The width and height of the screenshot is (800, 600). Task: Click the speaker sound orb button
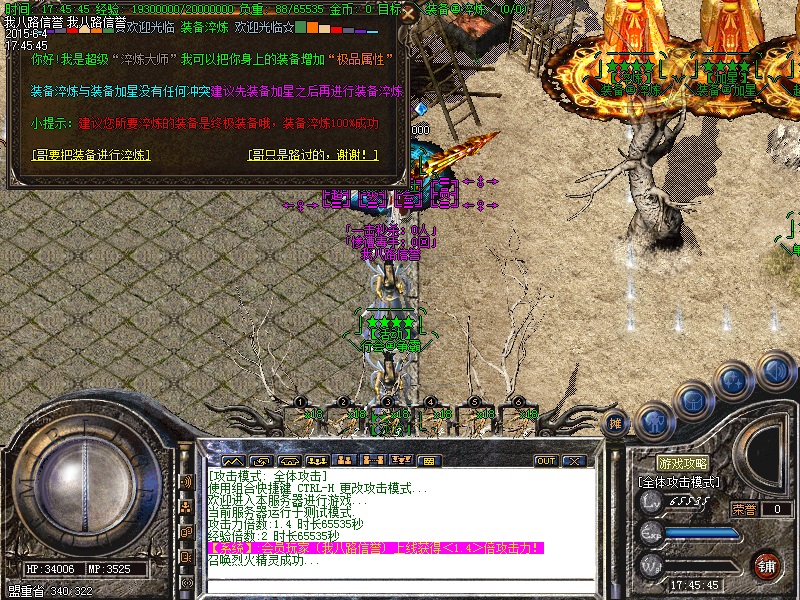click(x=775, y=372)
